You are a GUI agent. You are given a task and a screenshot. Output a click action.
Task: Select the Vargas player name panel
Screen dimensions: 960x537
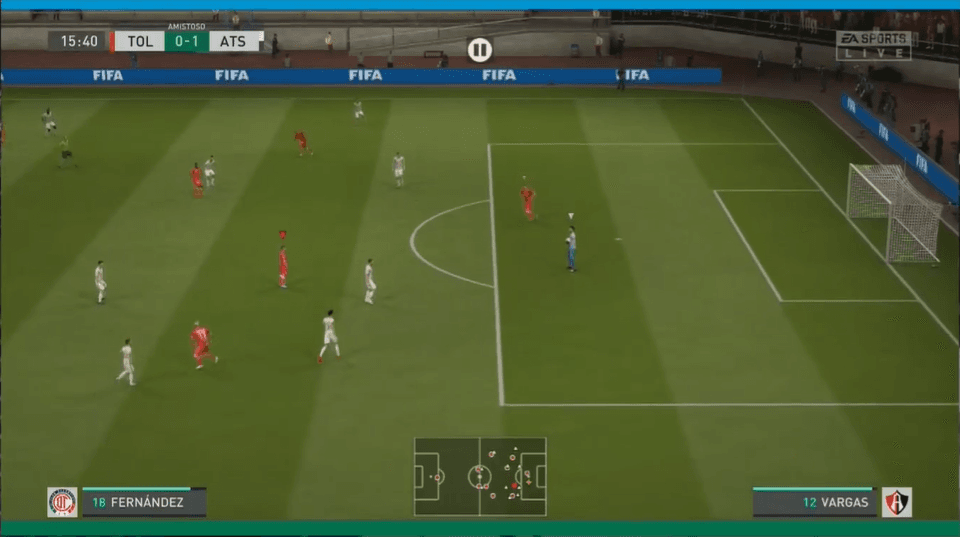pyautogui.click(x=813, y=502)
